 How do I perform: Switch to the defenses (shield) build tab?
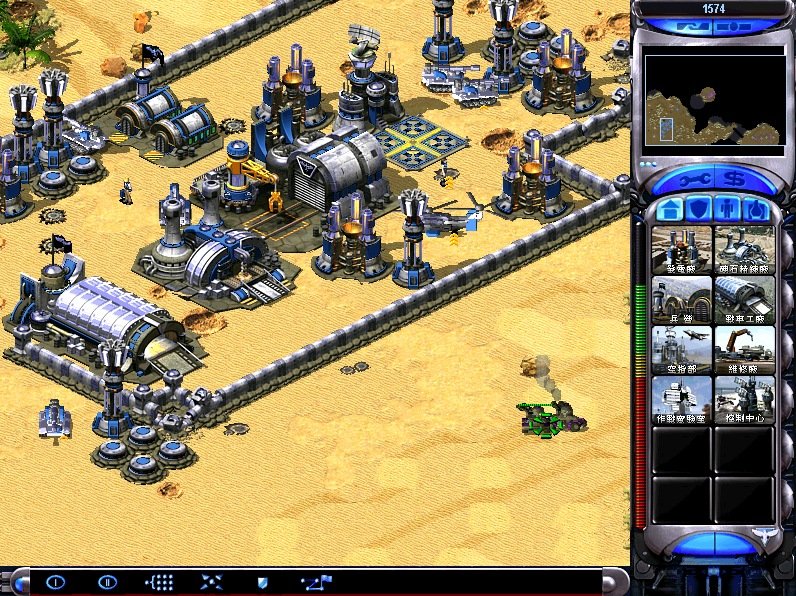(700, 211)
